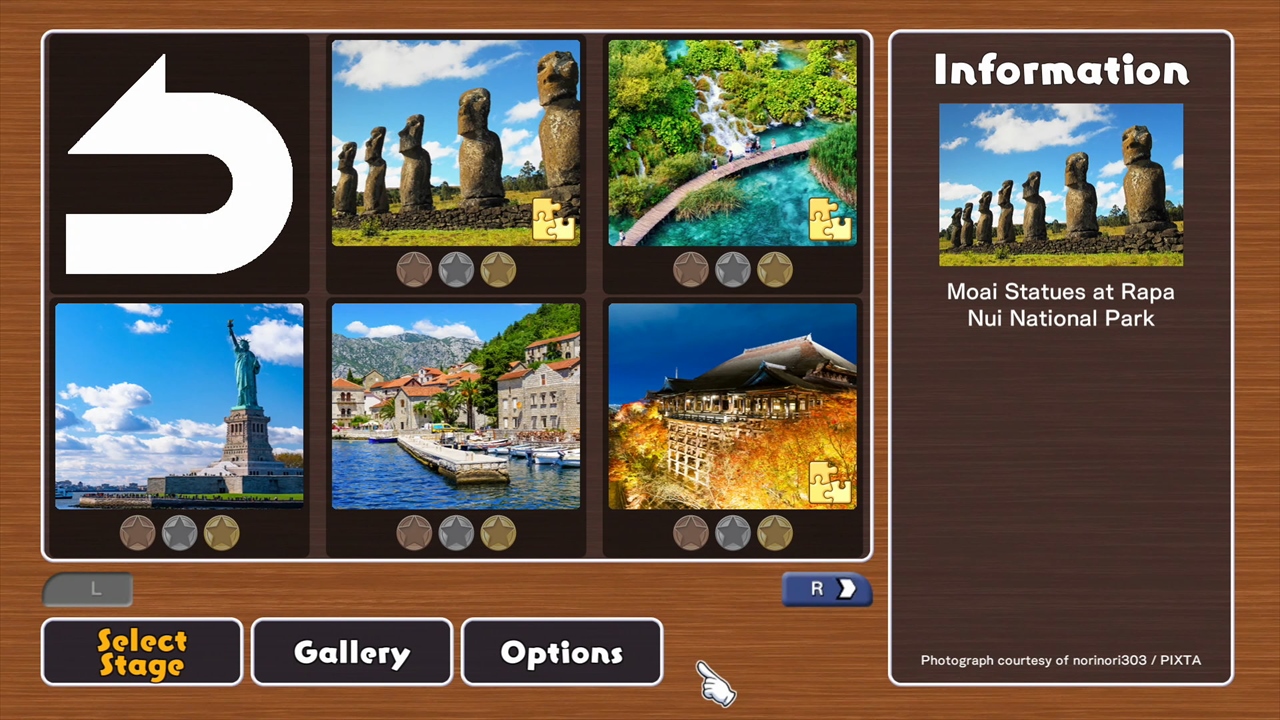Image resolution: width=1280 pixels, height=720 pixels.
Task: Click the silver star under the temple puzzle
Action: 733,532
